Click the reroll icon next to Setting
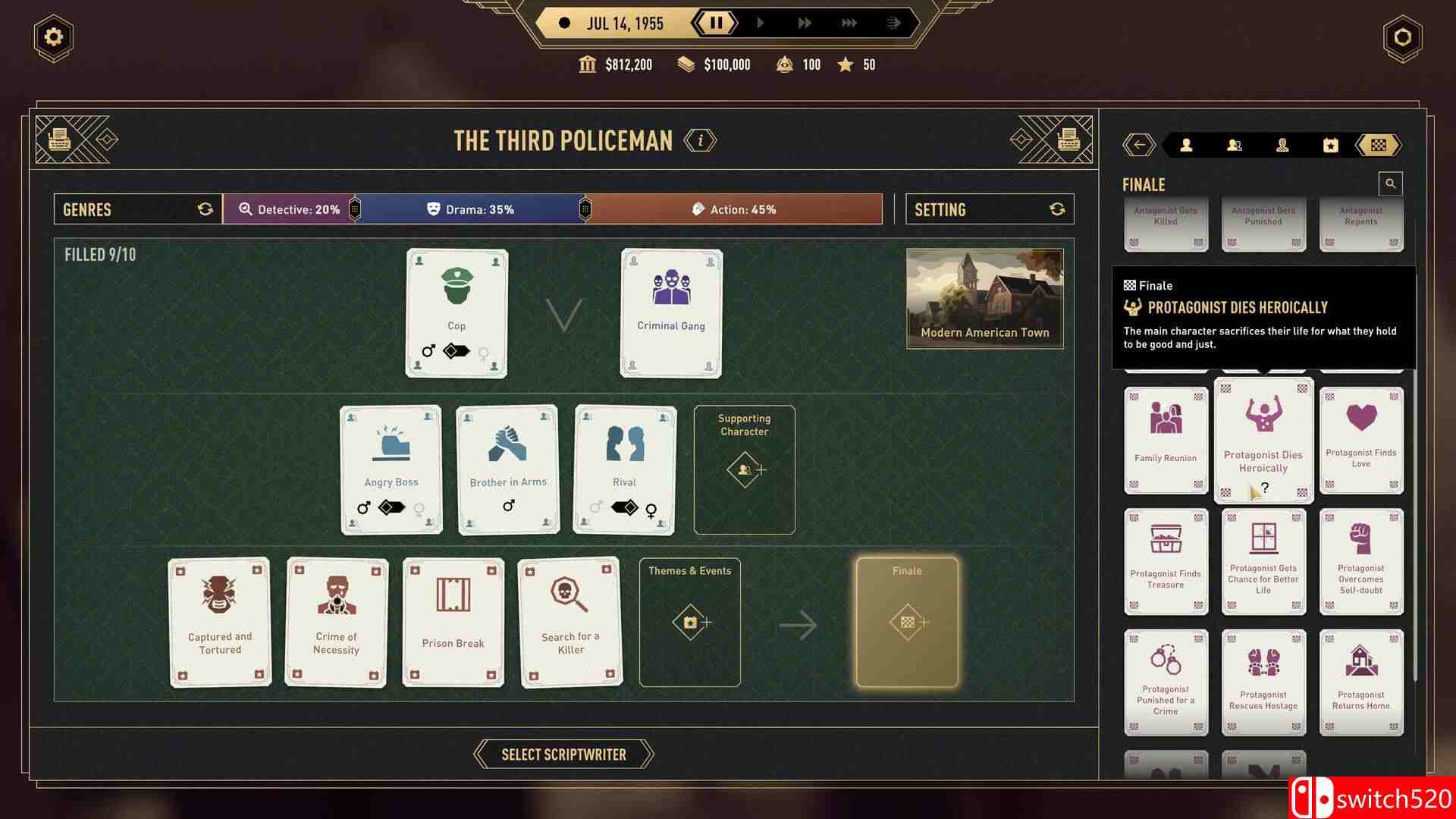Image resolution: width=1456 pixels, height=819 pixels. coord(1058,209)
